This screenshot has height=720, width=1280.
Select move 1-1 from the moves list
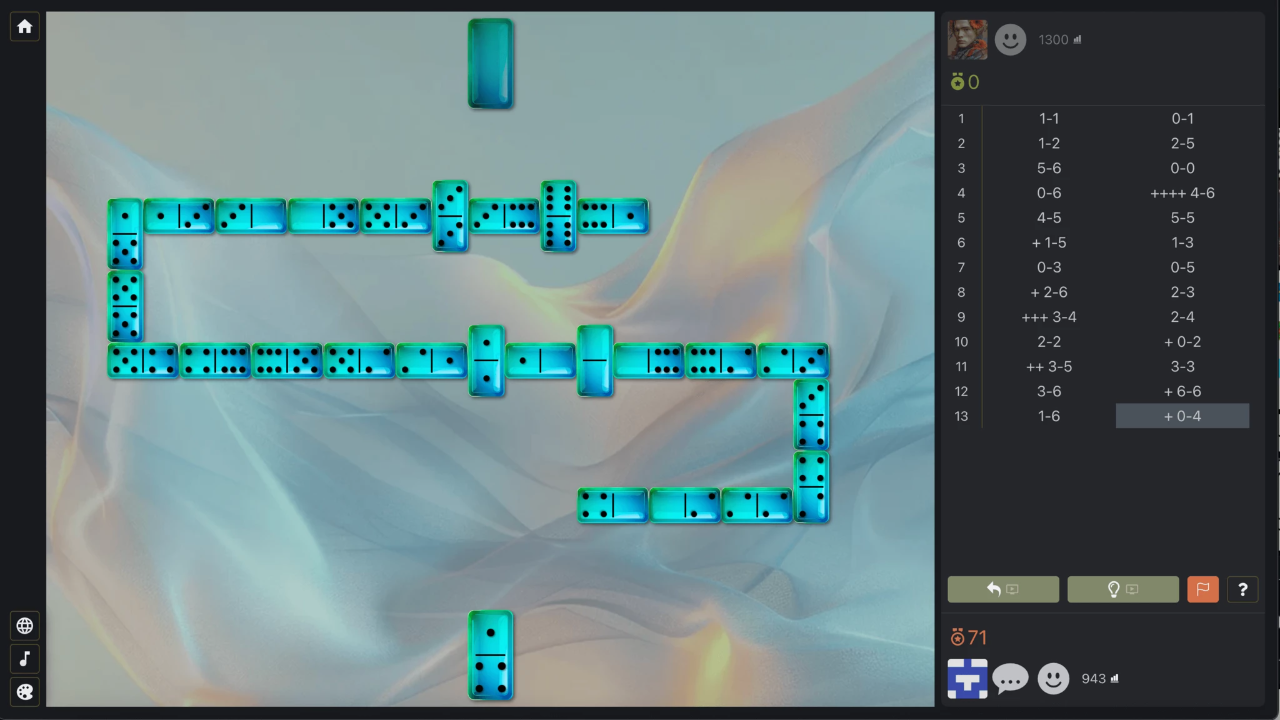[1048, 118]
